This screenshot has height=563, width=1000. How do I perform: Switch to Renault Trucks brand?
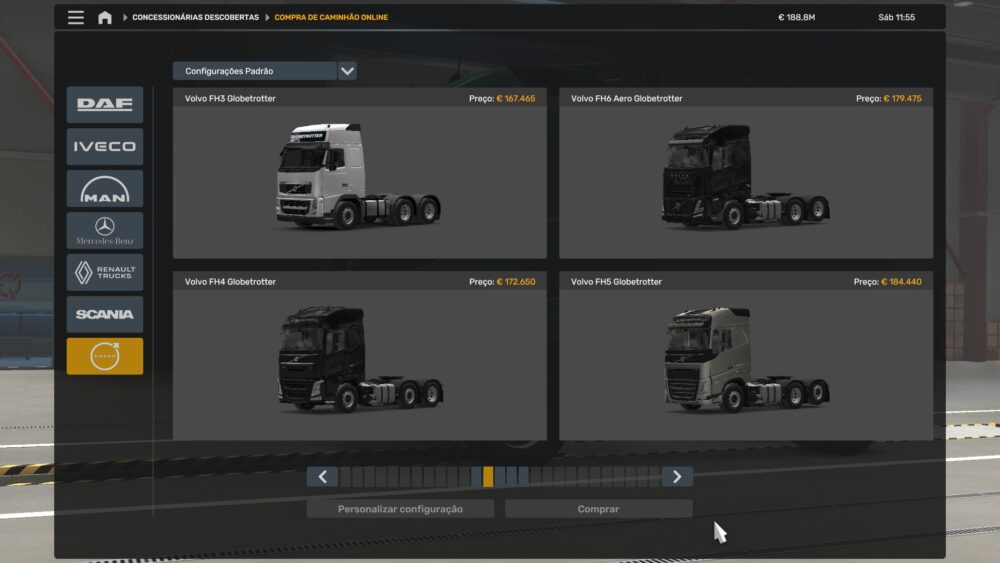105,273
